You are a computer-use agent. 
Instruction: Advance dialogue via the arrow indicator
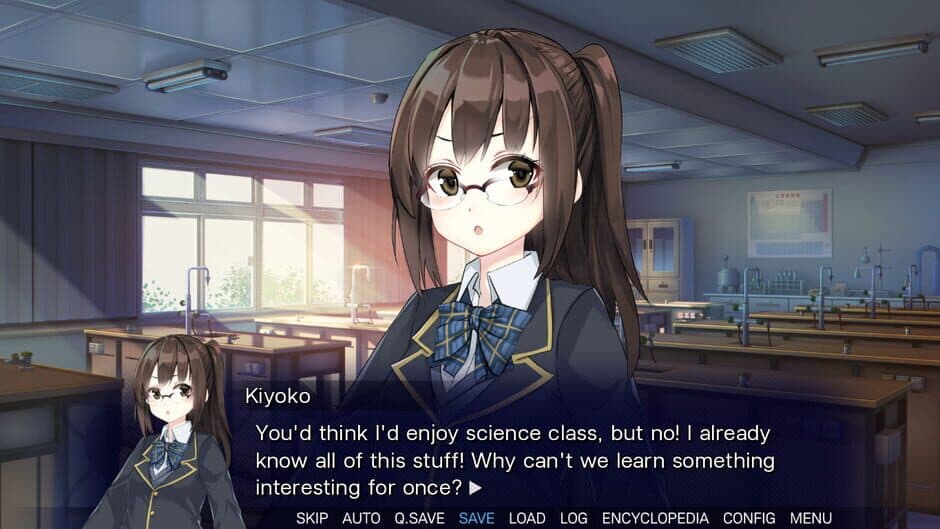475,489
